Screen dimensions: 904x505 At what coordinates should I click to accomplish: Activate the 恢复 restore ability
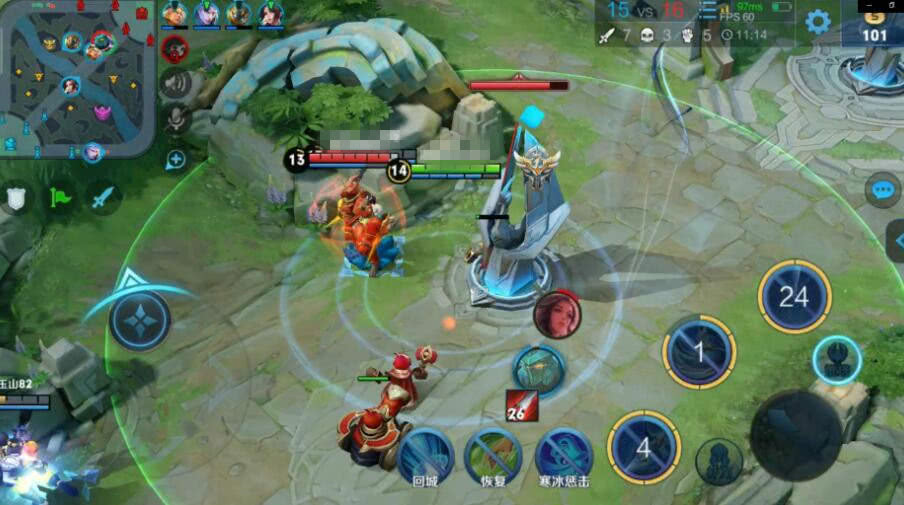click(492, 455)
